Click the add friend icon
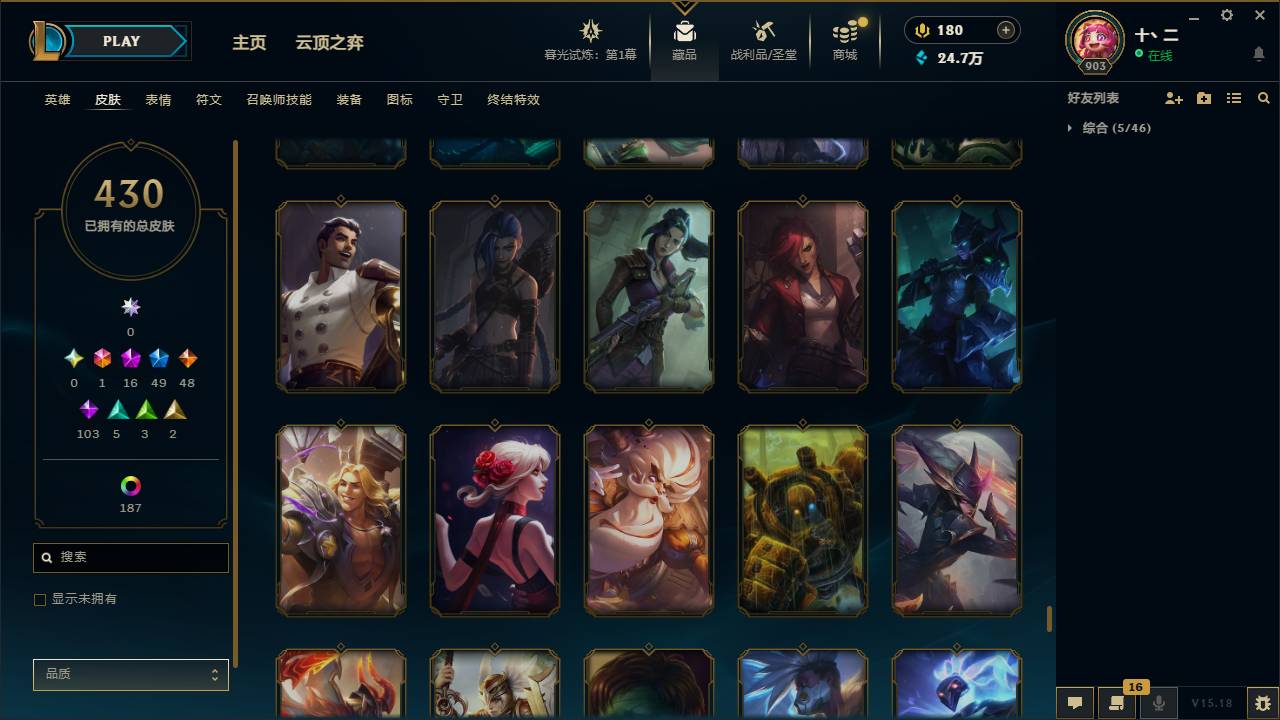 click(x=1173, y=98)
